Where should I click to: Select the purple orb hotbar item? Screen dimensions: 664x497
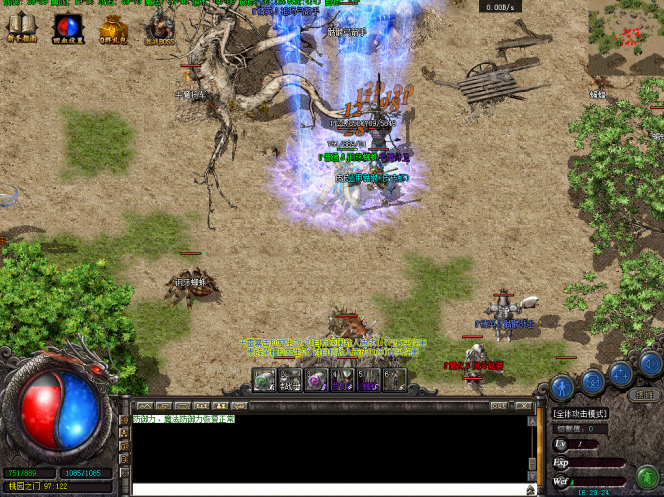pos(316,380)
